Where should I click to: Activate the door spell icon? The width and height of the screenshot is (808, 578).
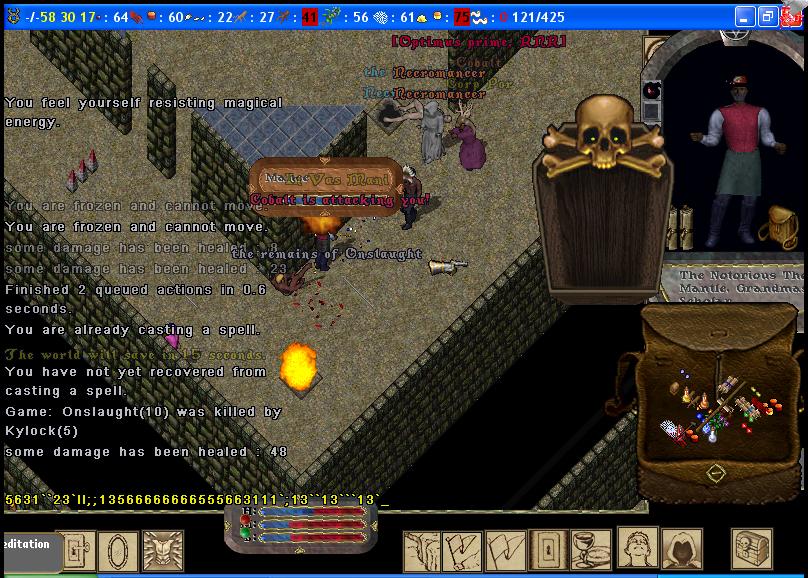point(548,550)
